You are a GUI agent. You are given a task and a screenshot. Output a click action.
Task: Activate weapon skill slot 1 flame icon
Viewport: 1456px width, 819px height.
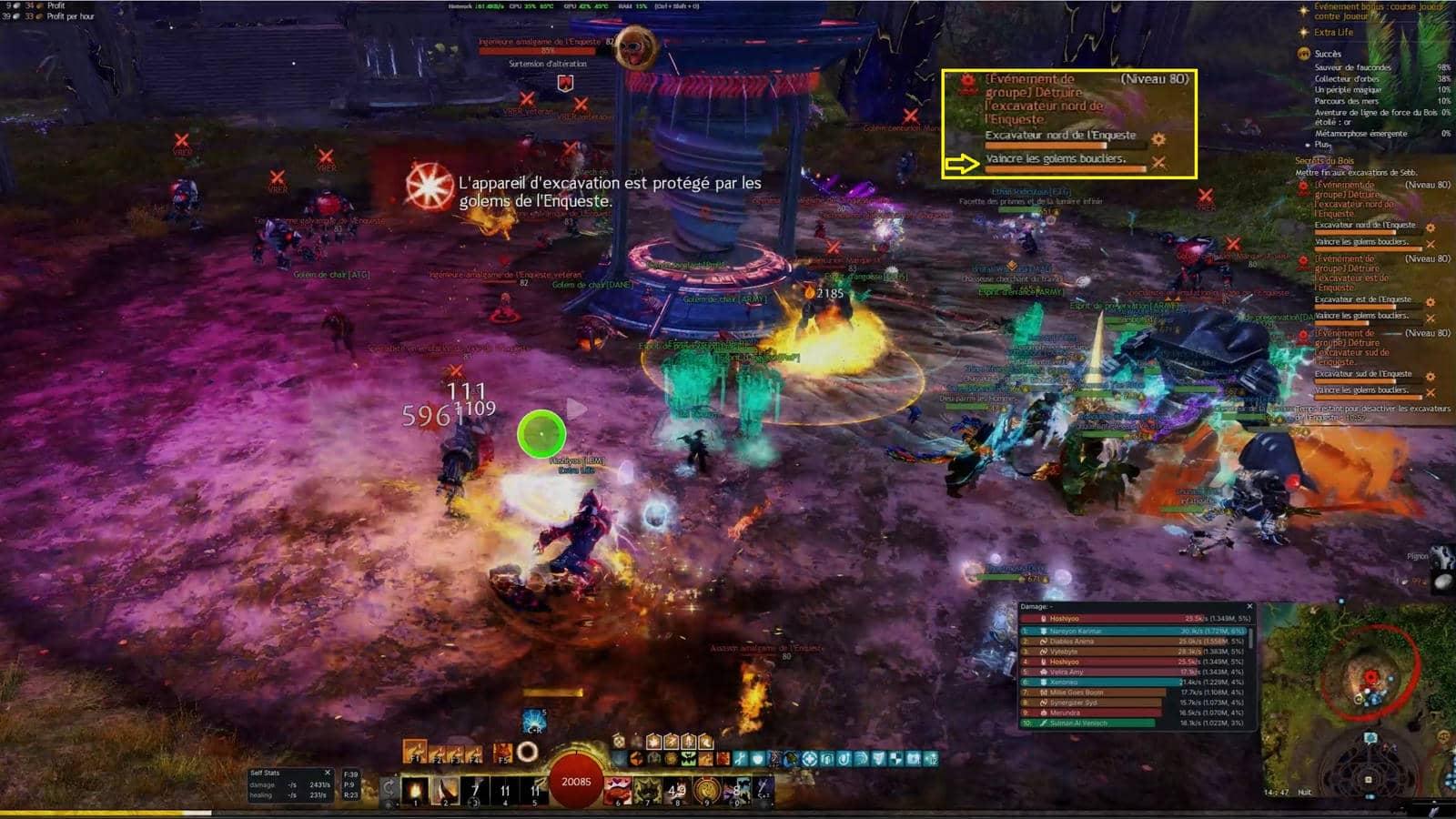[x=415, y=789]
